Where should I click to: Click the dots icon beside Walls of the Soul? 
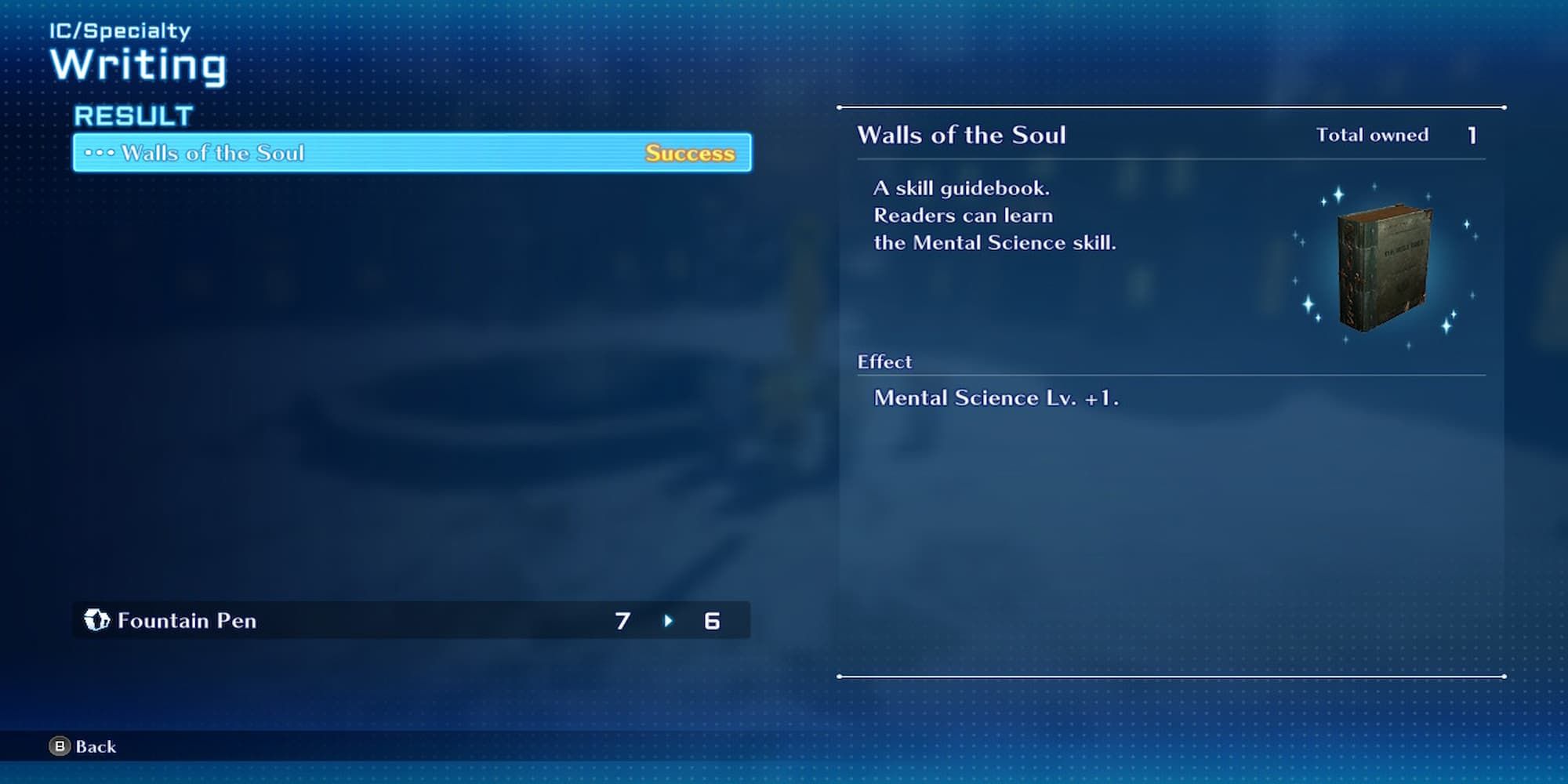coord(100,153)
